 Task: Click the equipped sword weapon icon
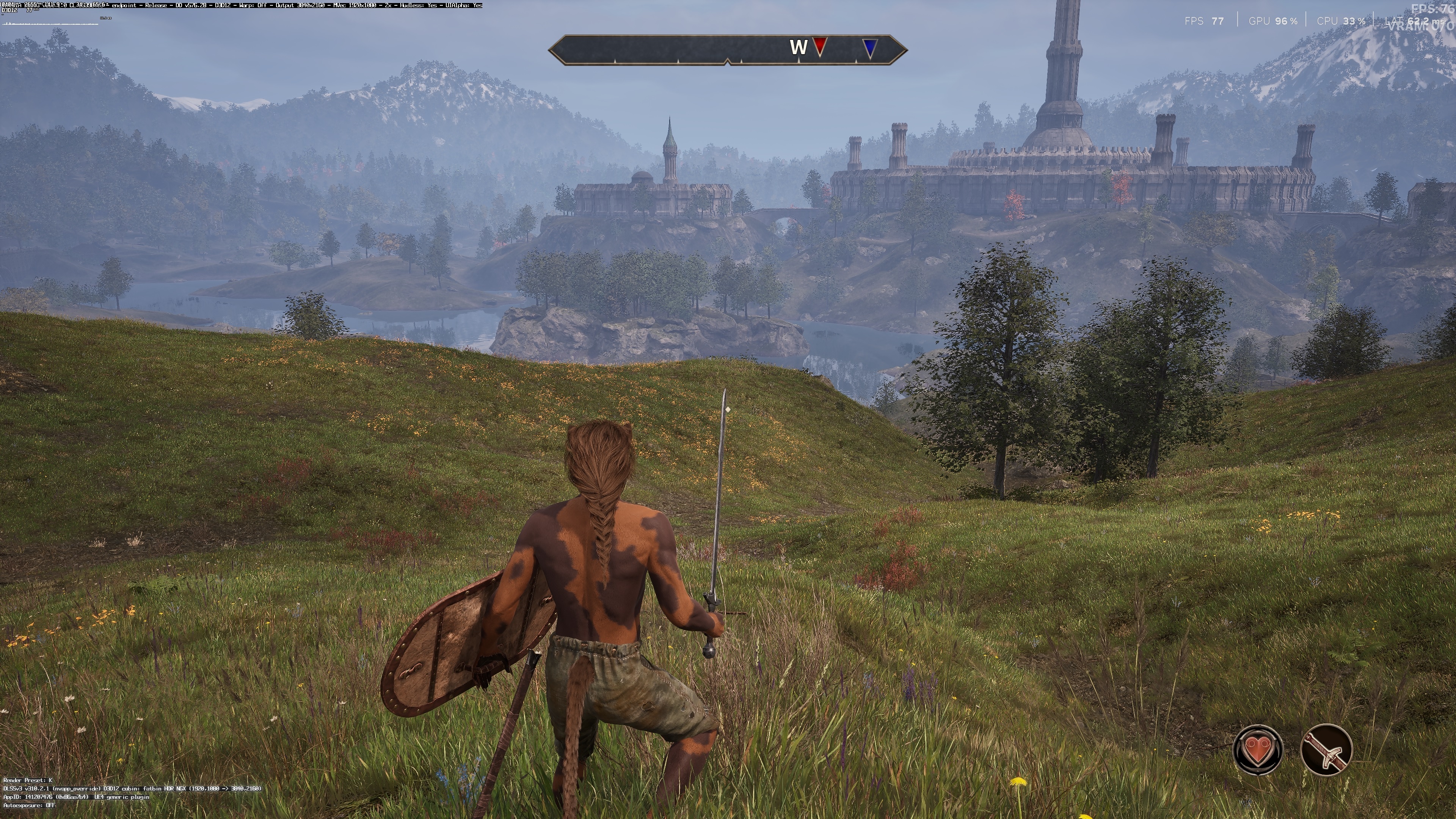[x=1326, y=750]
